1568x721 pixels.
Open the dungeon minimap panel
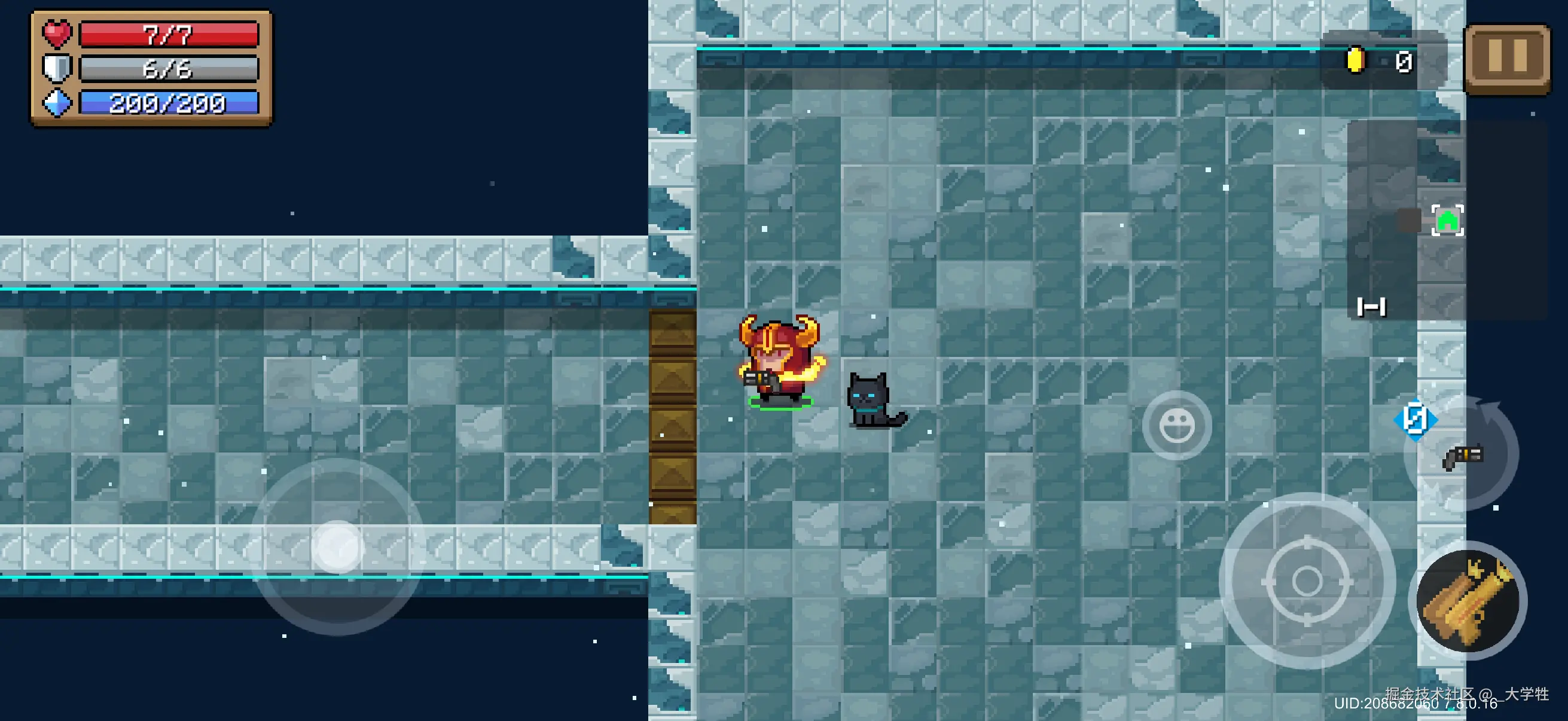pyautogui.click(x=1445, y=219)
